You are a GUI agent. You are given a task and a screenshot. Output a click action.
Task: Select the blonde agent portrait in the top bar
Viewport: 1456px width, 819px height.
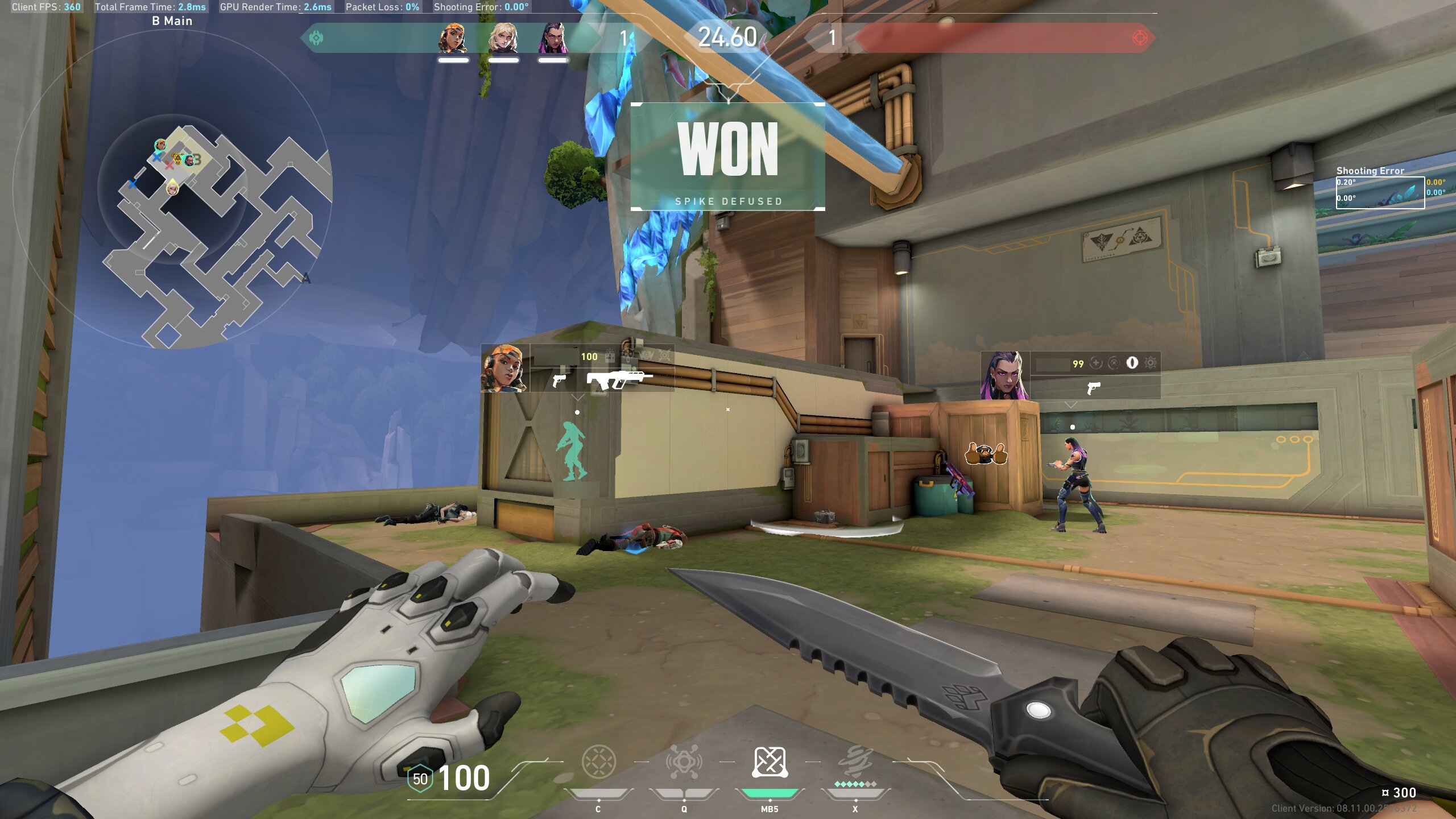pyautogui.click(x=503, y=38)
